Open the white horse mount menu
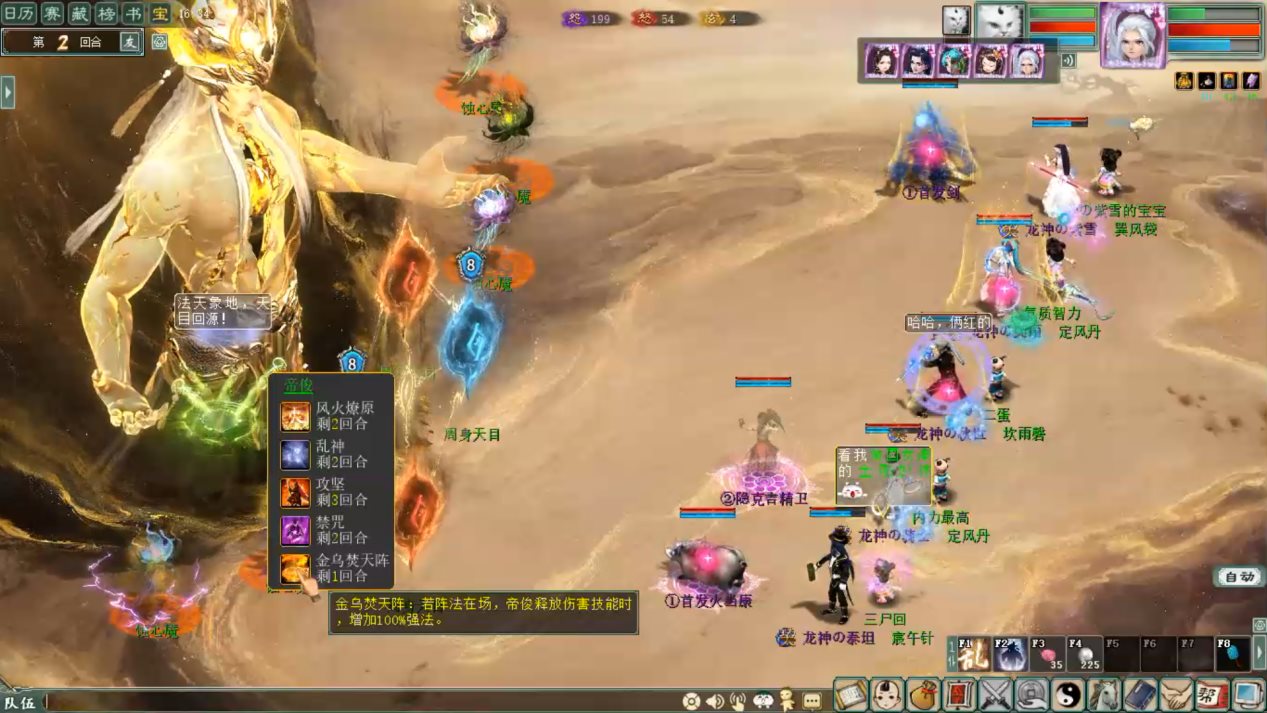This screenshot has height=713, width=1267. [1104, 694]
